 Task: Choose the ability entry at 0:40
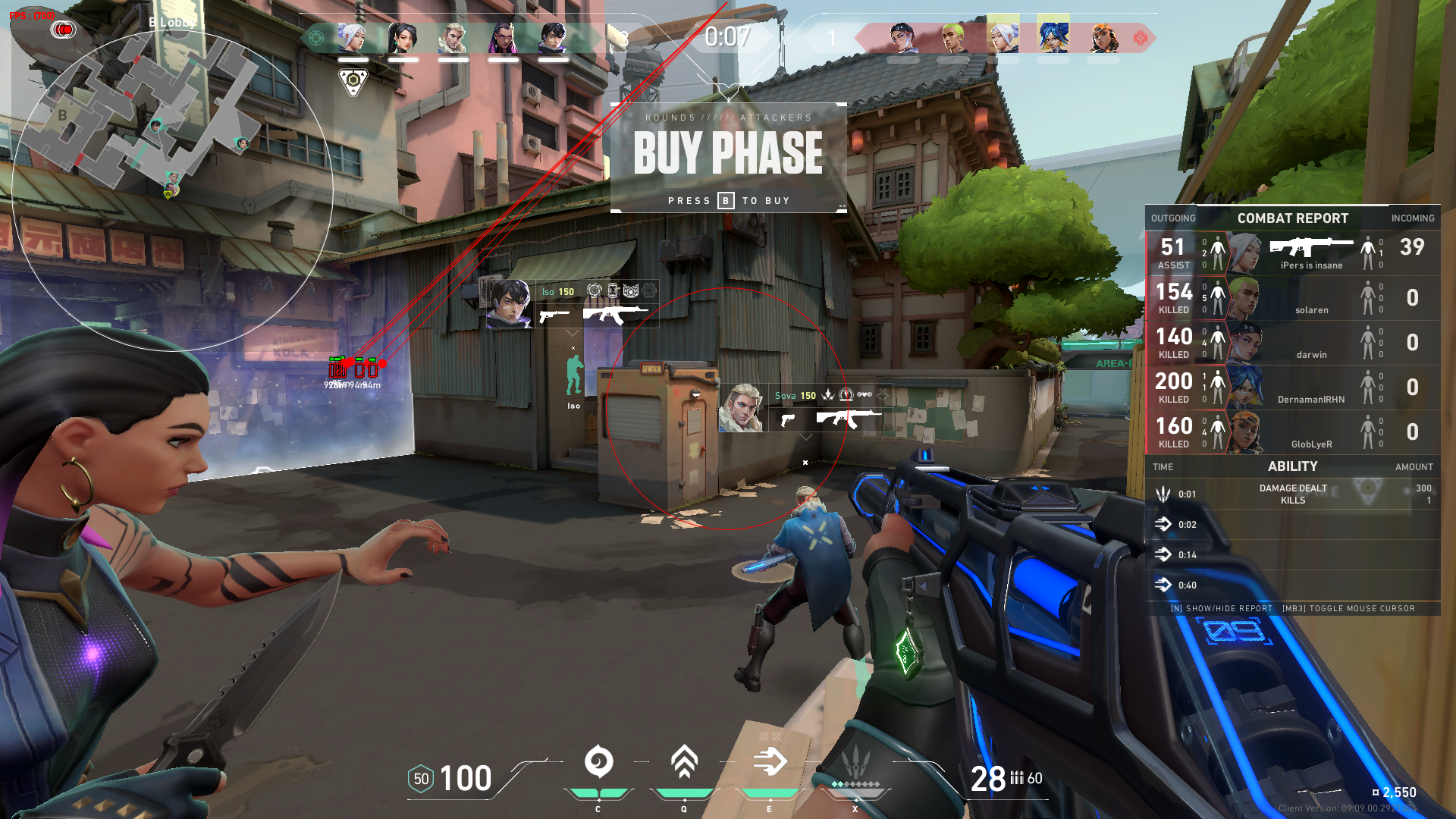tap(1292, 585)
